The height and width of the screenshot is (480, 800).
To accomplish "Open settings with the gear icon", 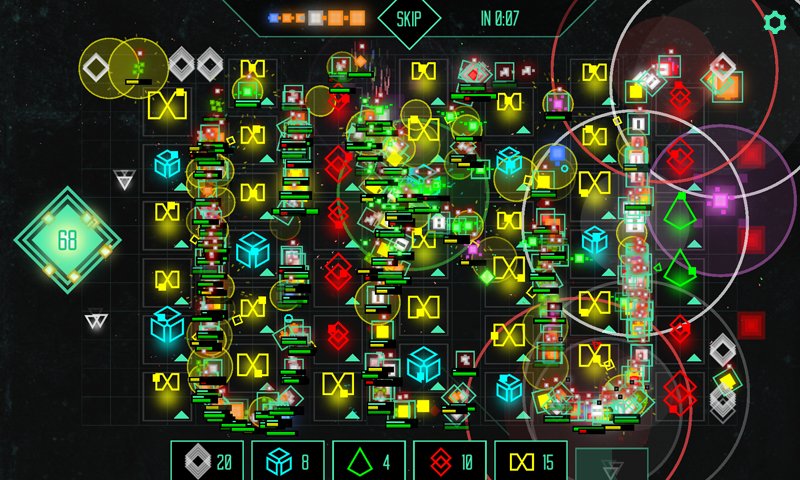I will 774,21.
